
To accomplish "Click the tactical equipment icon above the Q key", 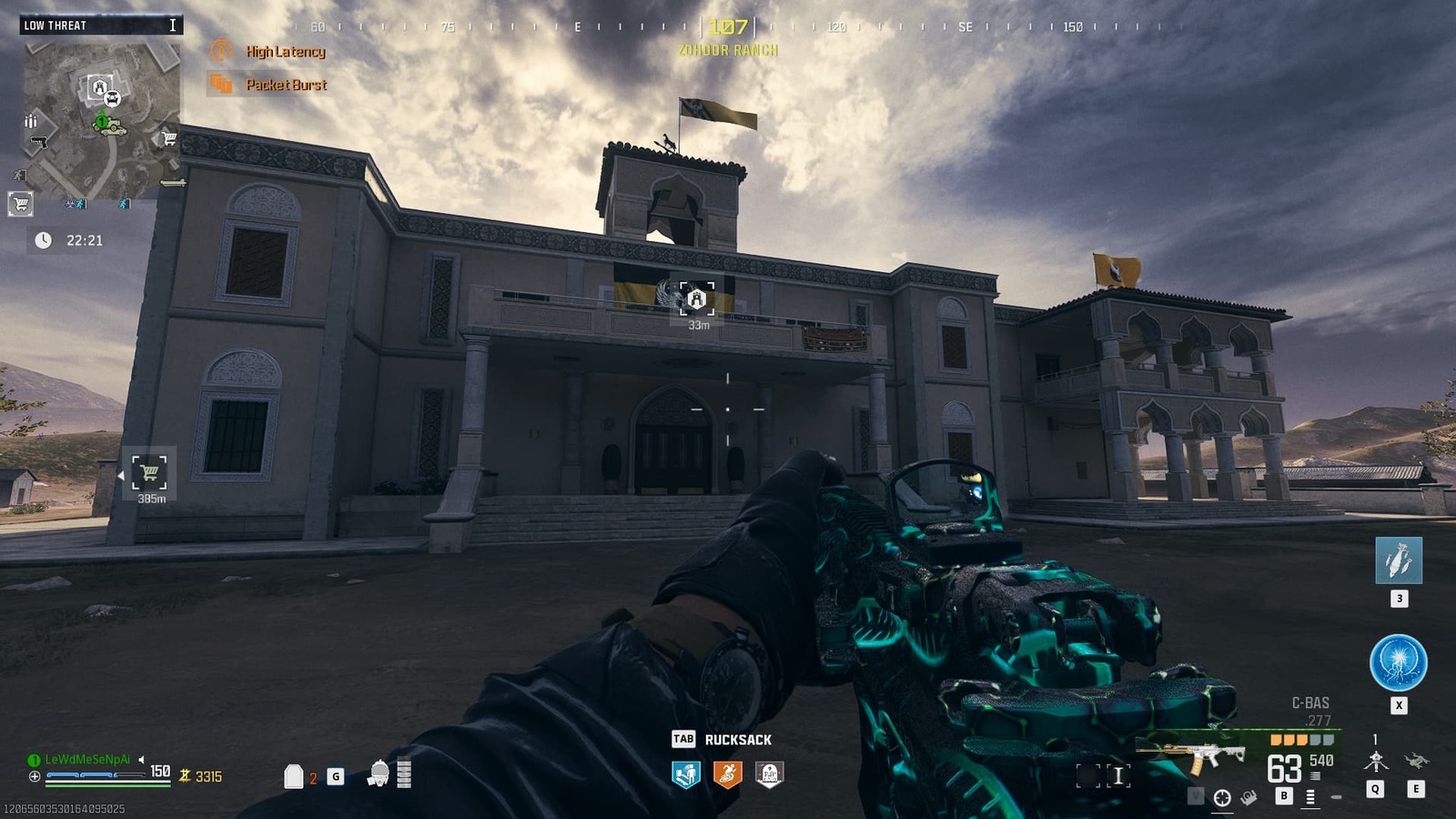I will [x=1376, y=759].
